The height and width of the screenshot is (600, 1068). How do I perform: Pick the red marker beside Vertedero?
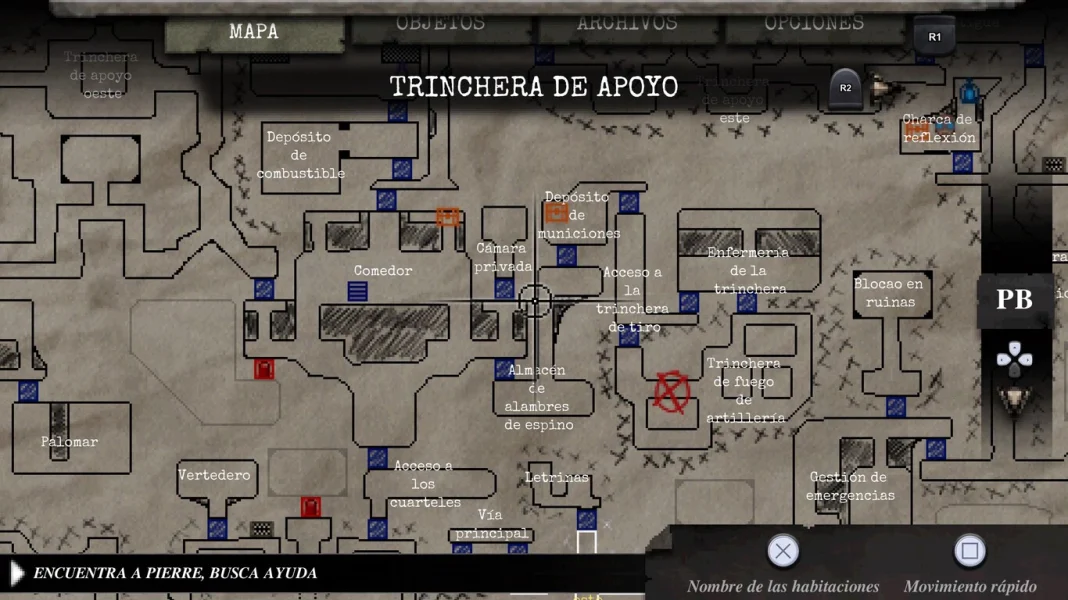(311, 507)
